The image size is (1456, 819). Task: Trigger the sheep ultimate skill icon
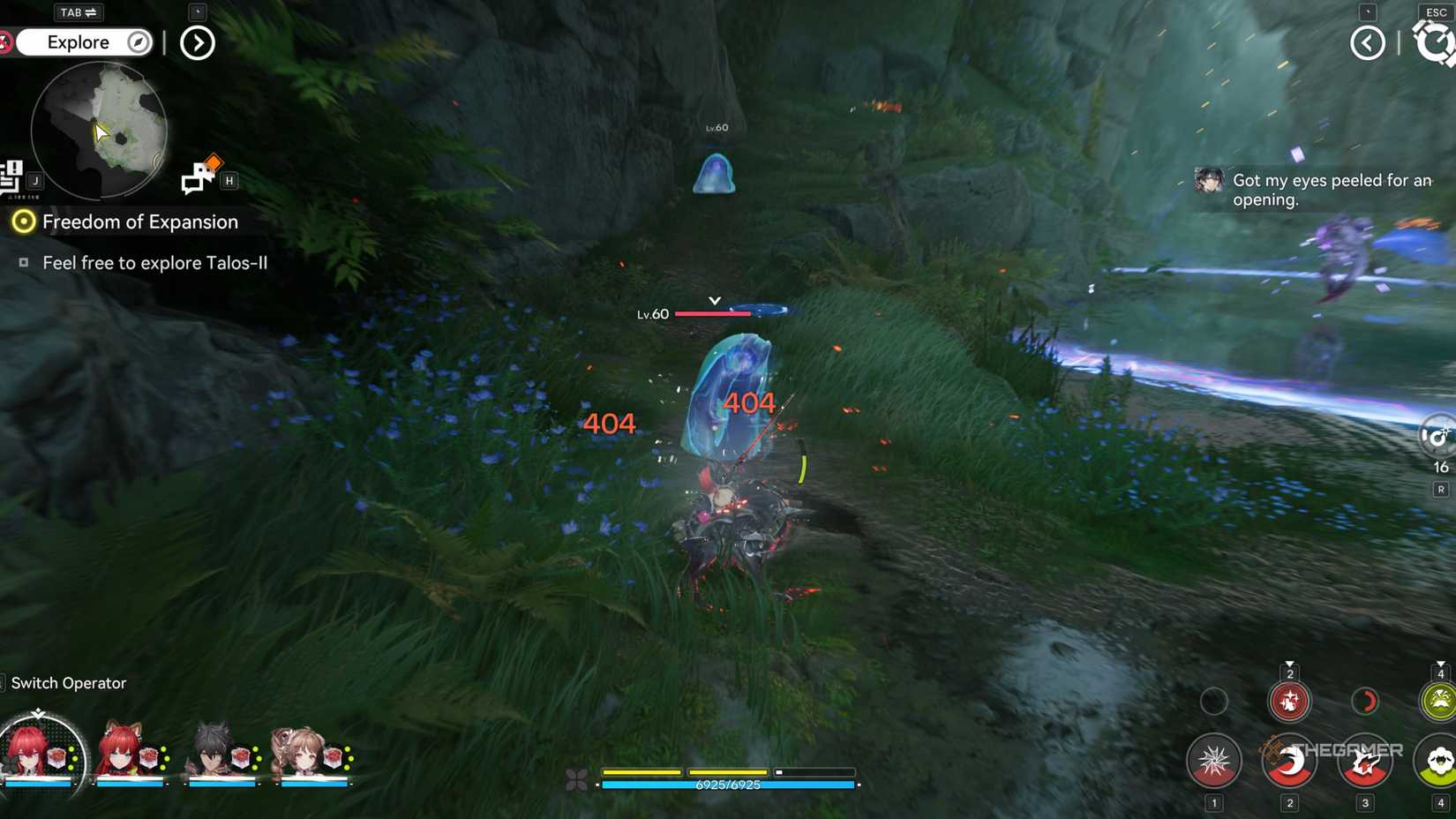(1438, 762)
